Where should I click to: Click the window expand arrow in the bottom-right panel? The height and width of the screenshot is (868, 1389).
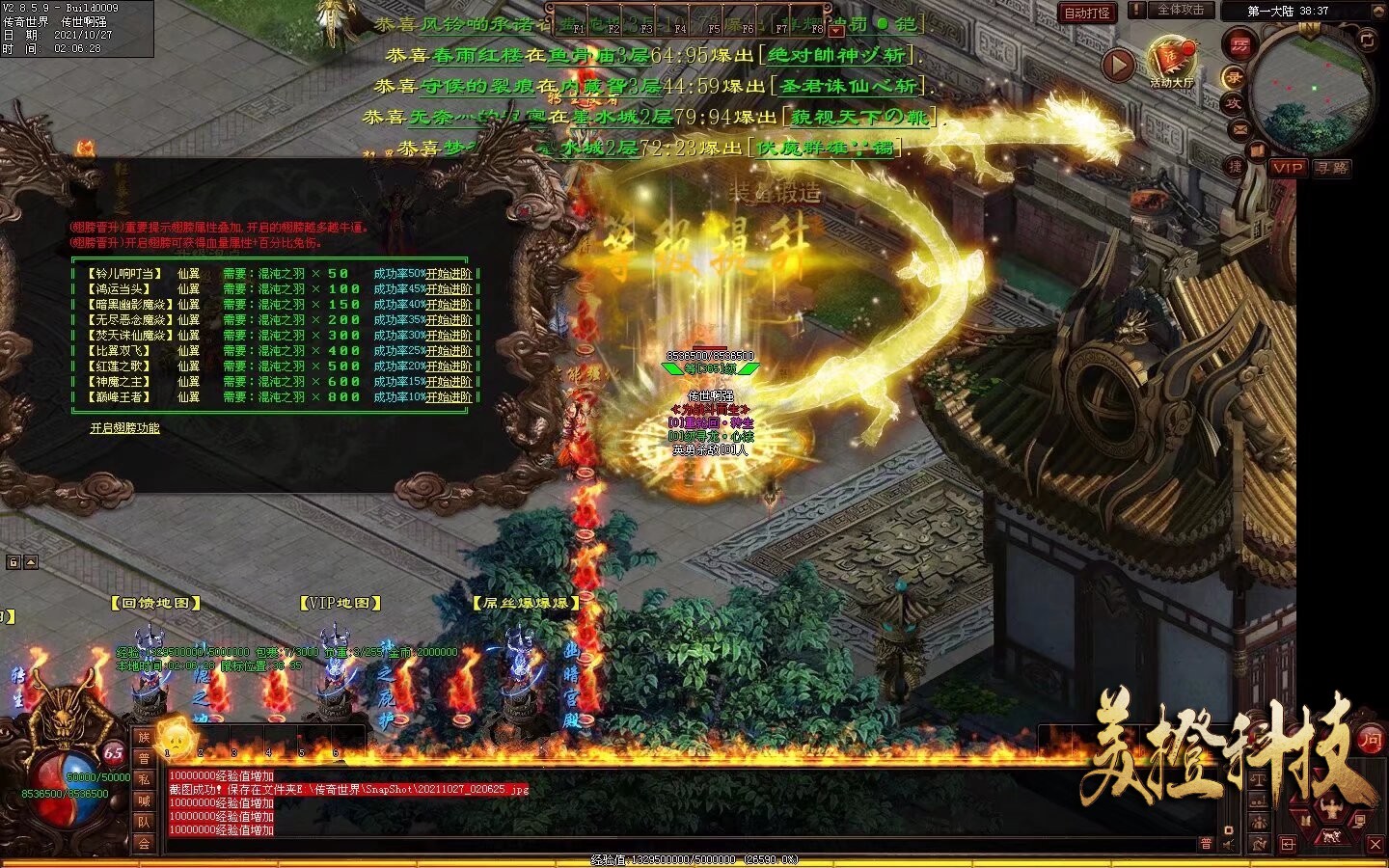click(1287, 844)
